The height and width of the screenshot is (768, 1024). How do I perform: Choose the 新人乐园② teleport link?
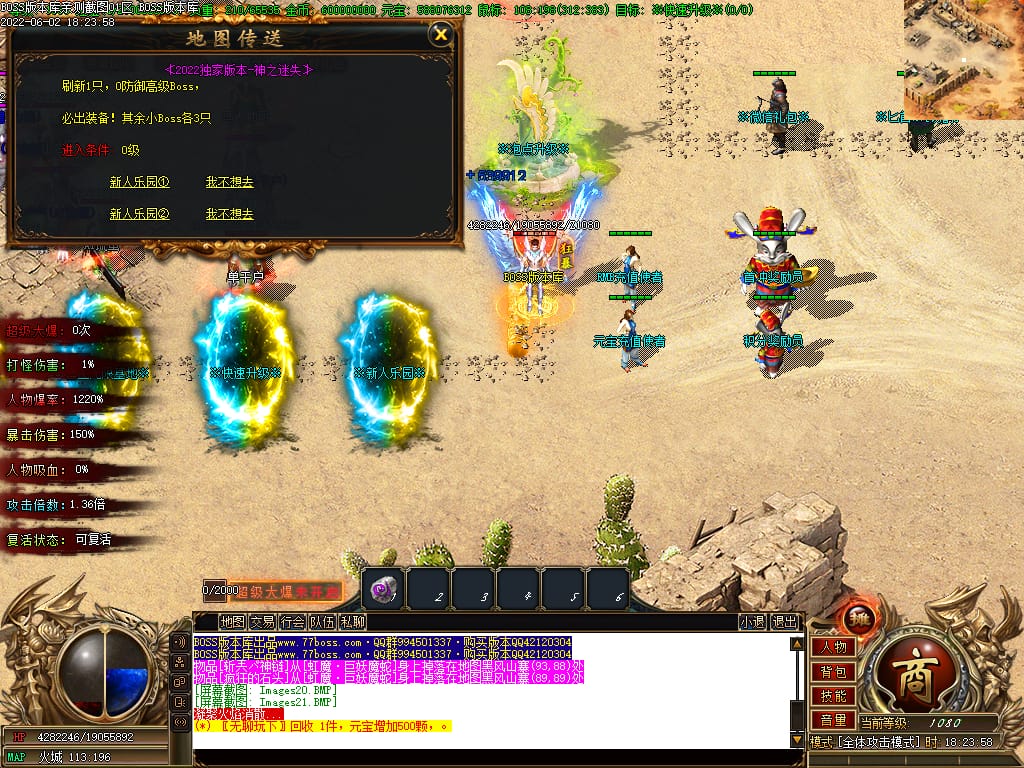[139, 214]
